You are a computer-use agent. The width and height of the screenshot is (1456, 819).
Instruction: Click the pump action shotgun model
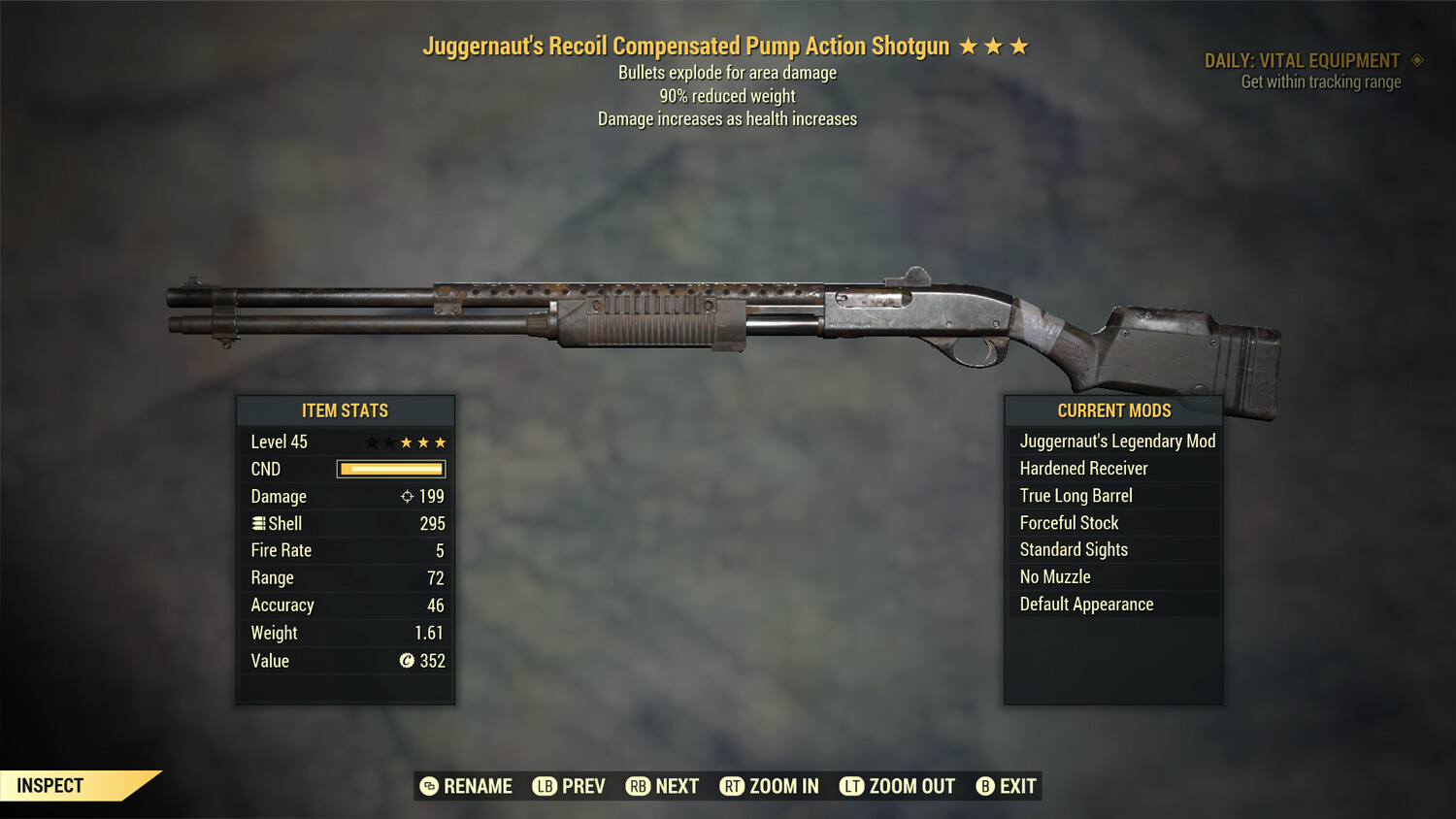click(728, 320)
